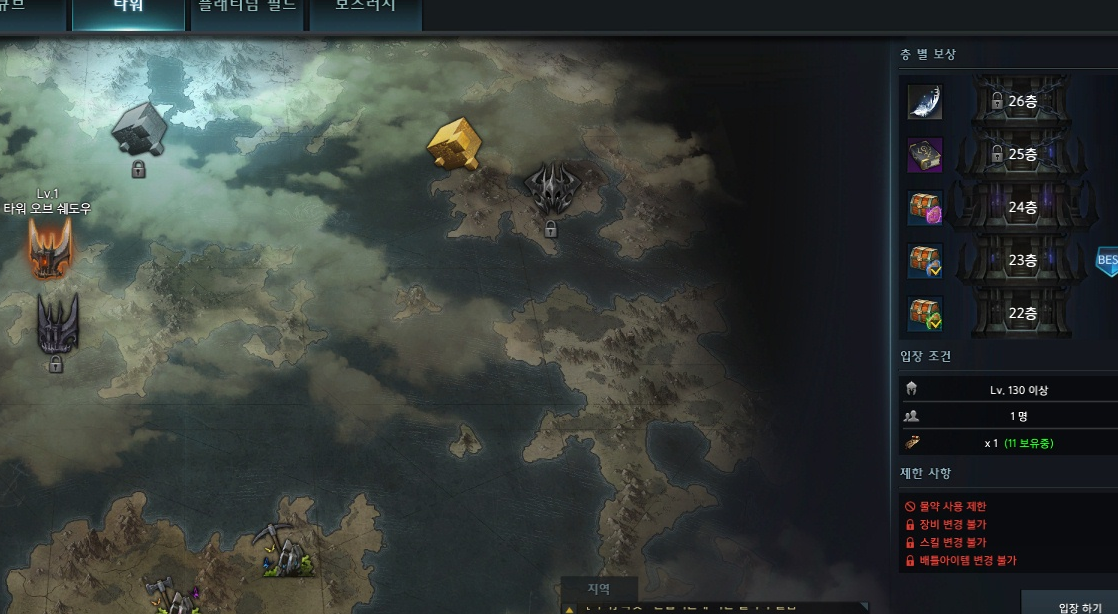Open the 지역 chat tab
Viewport: 1118px width, 614px height.
[x=598, y=590]
